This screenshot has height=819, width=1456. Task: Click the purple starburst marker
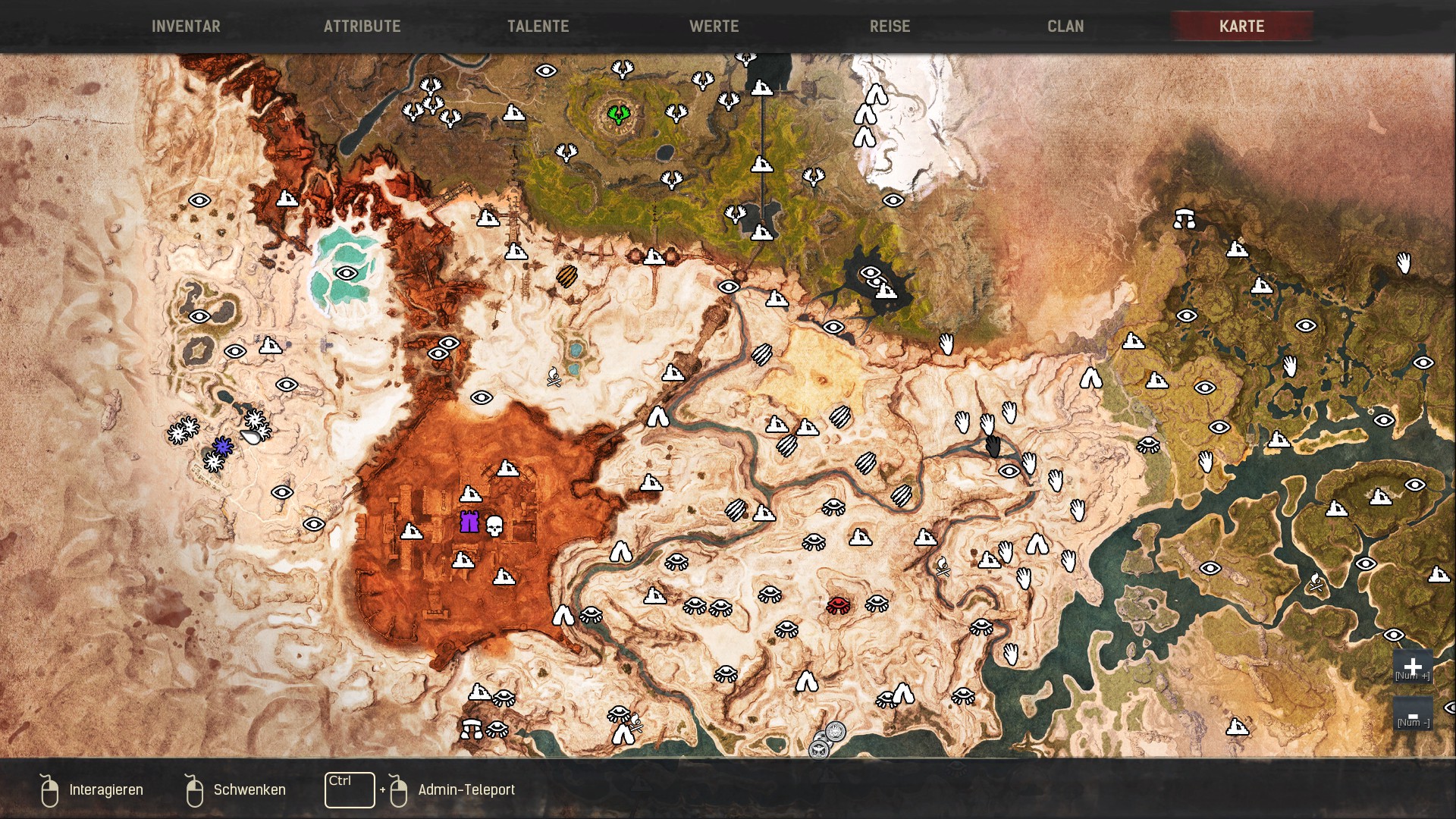[222, 447]
